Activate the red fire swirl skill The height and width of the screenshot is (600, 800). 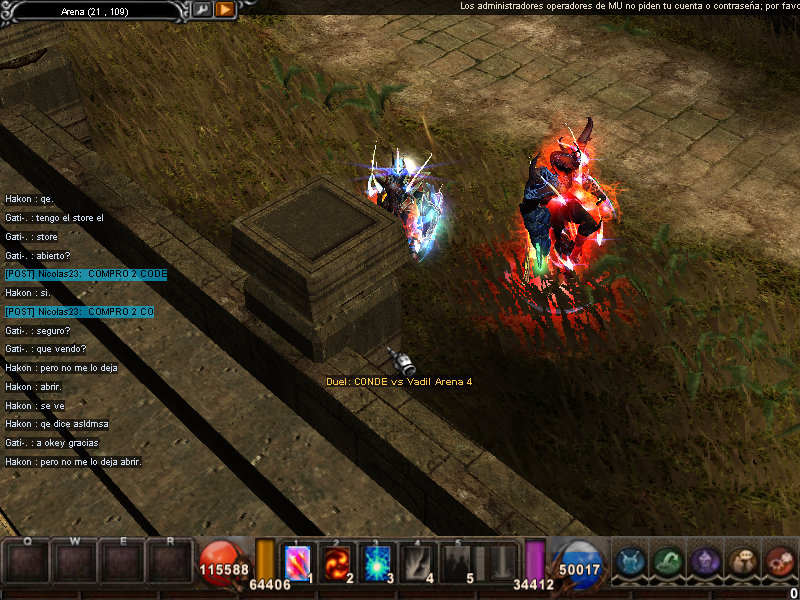tap(337, 562)
